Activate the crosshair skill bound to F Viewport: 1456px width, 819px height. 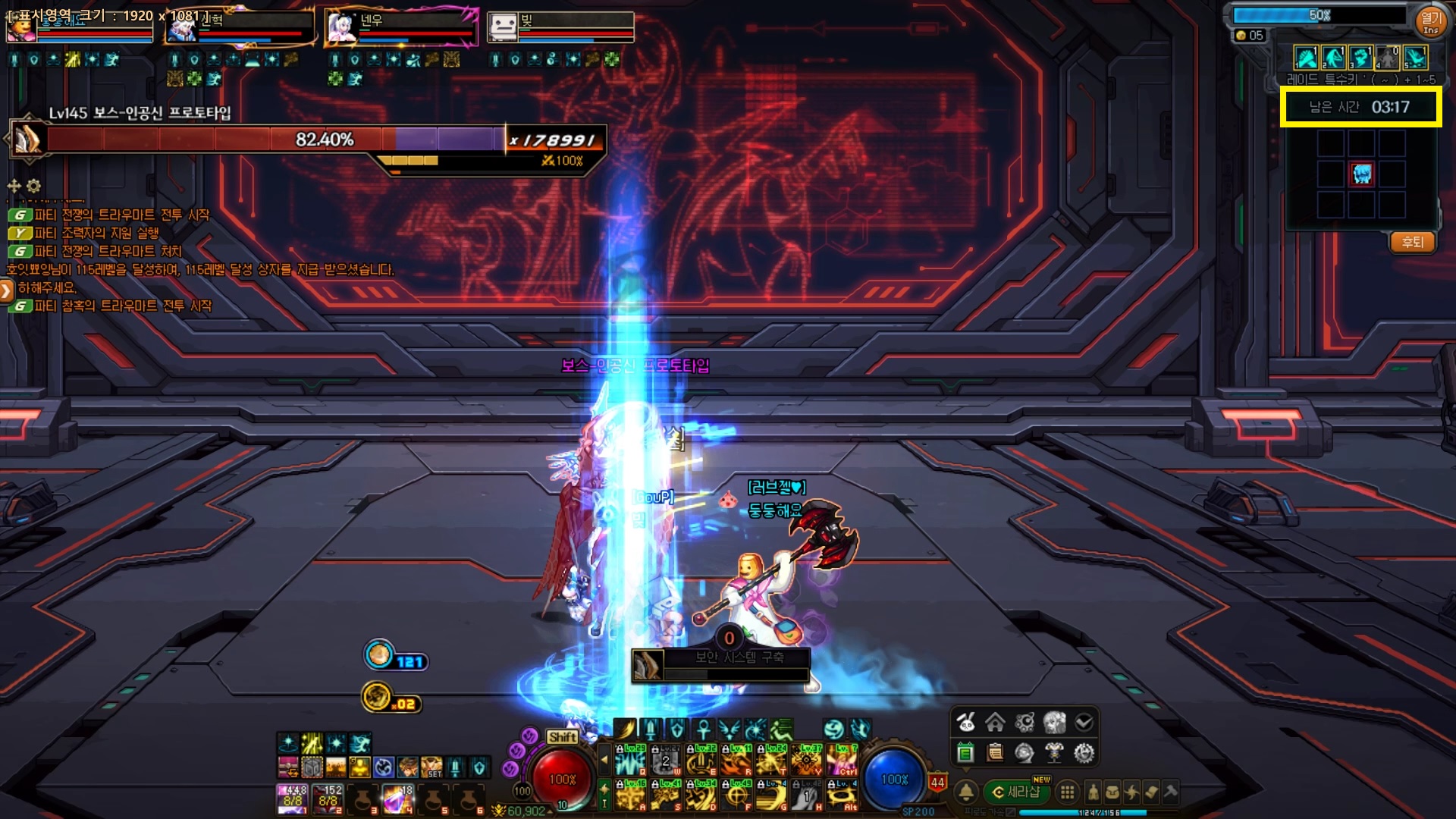(736, 795)
